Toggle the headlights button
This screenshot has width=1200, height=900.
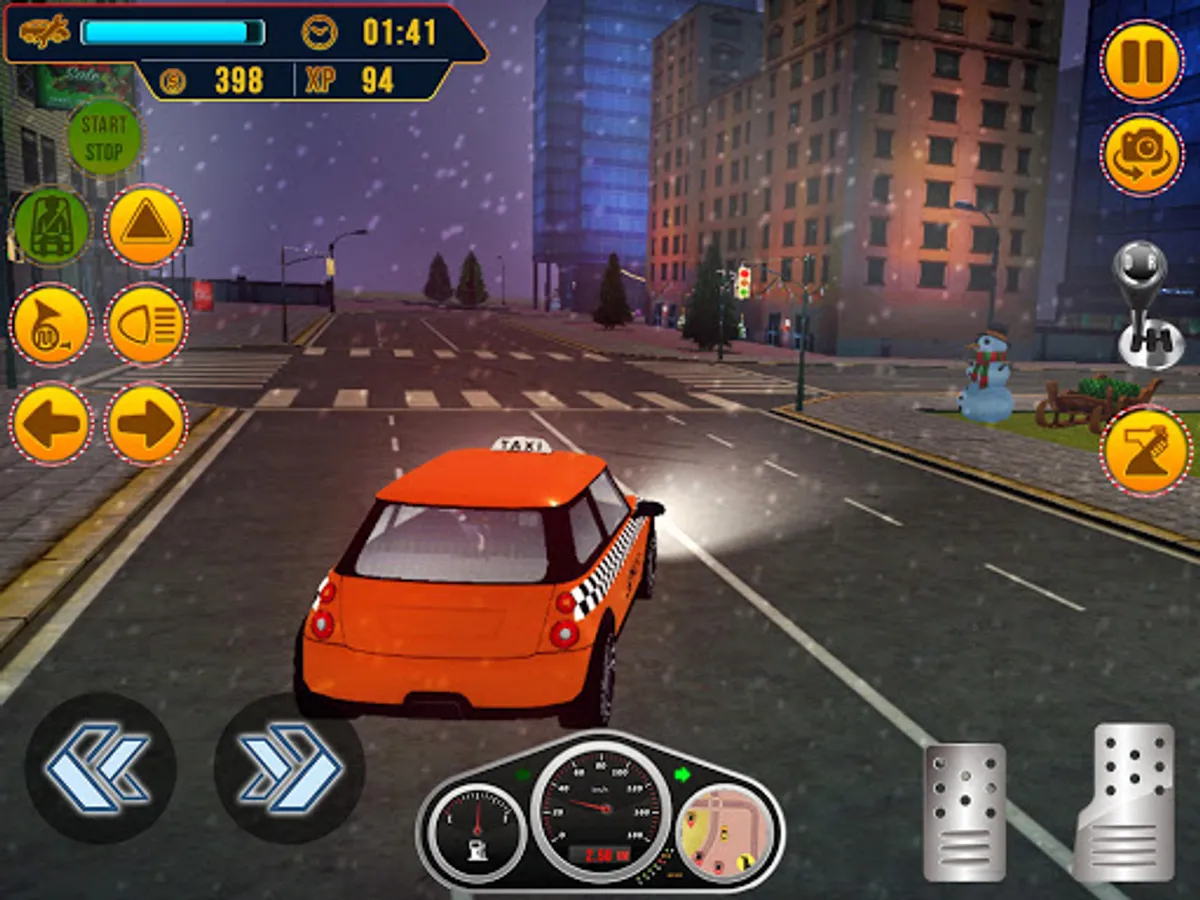click(146, 325)
